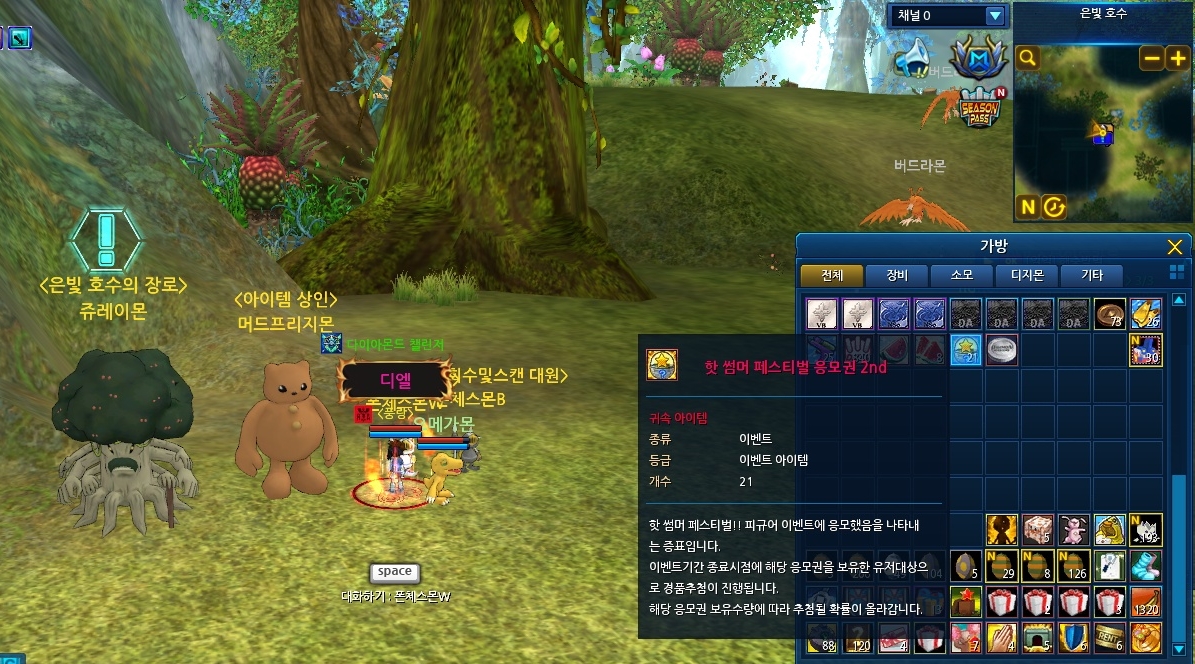This screenshot has height=664, width=1195.
Task: Open the 소모 consumables tab
Action: point(961,275)
